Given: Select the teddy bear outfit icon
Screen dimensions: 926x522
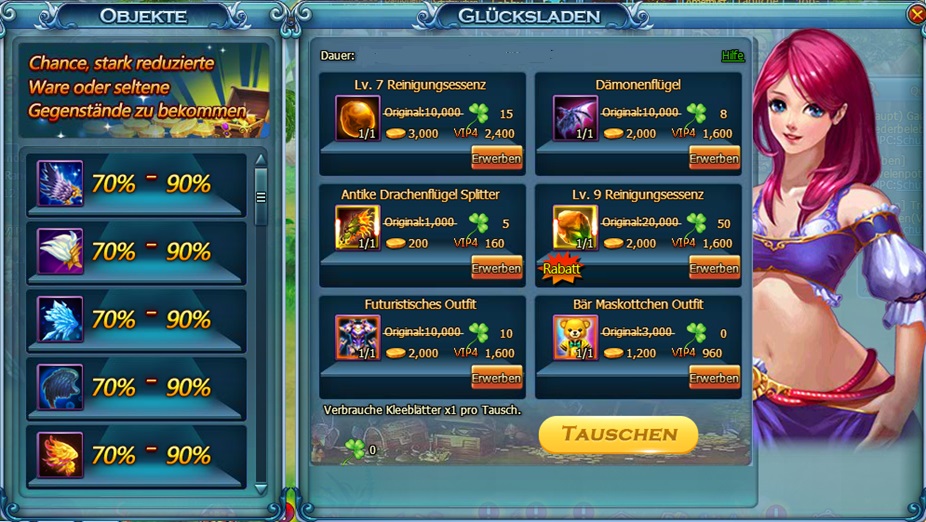Looking at the screenshot, I should 575,338.
